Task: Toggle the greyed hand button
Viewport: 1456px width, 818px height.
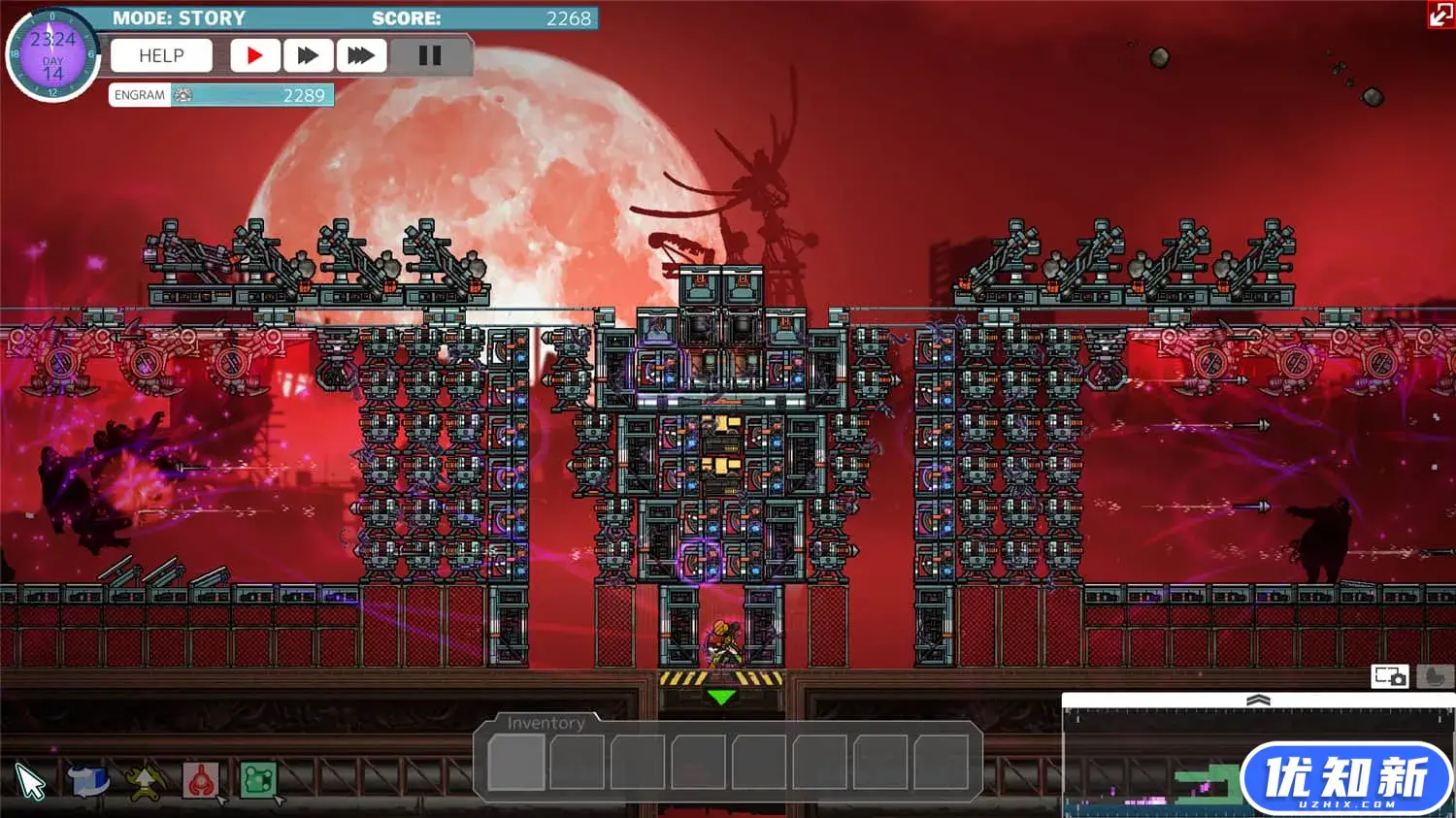Action: click(x=1435, y=676)
